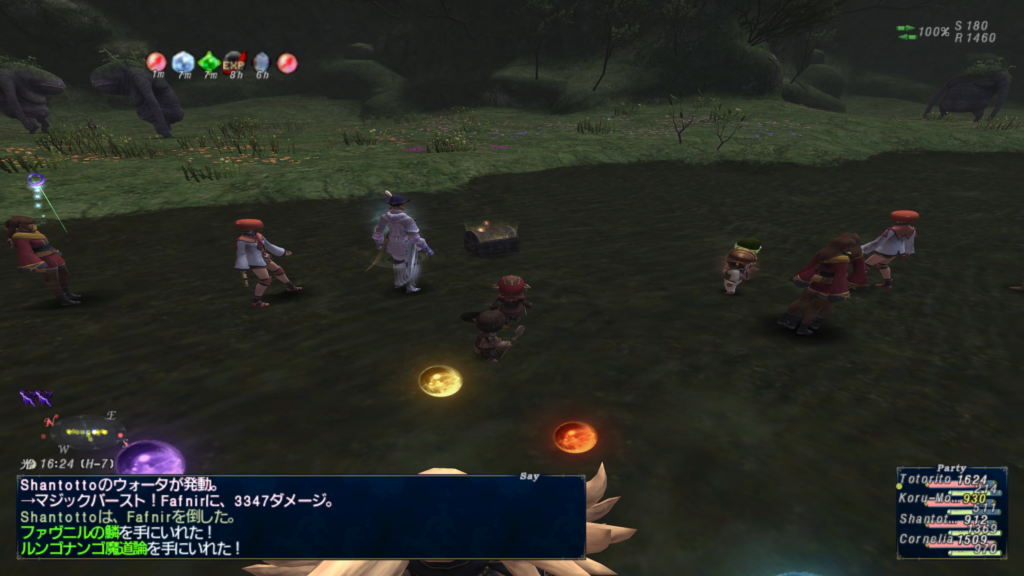Choose the red arrow buff with 1m timer
Screen dimensions: 1024x576
157,62
